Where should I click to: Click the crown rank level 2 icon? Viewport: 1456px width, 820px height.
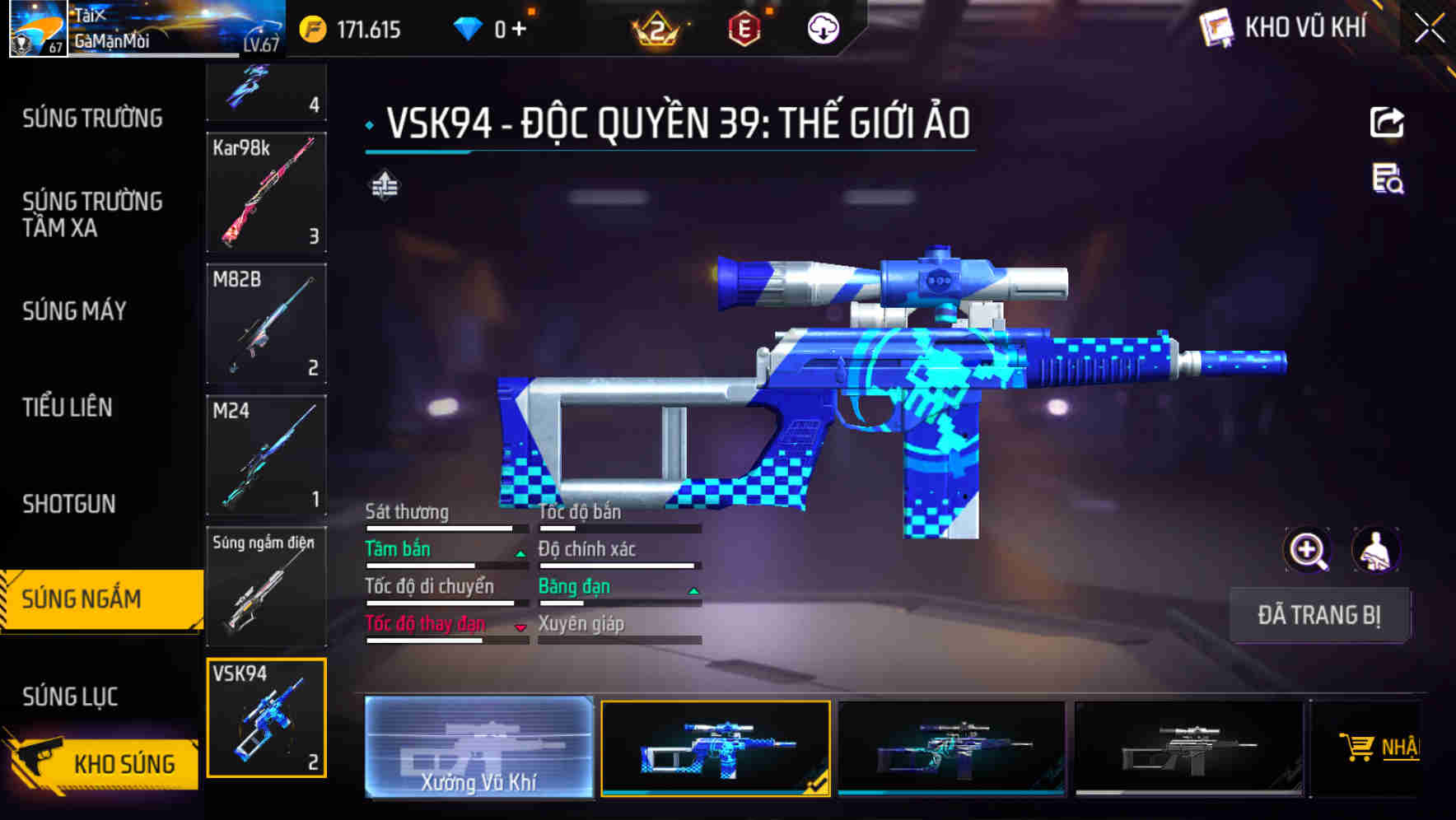click(x=659, y=27)
